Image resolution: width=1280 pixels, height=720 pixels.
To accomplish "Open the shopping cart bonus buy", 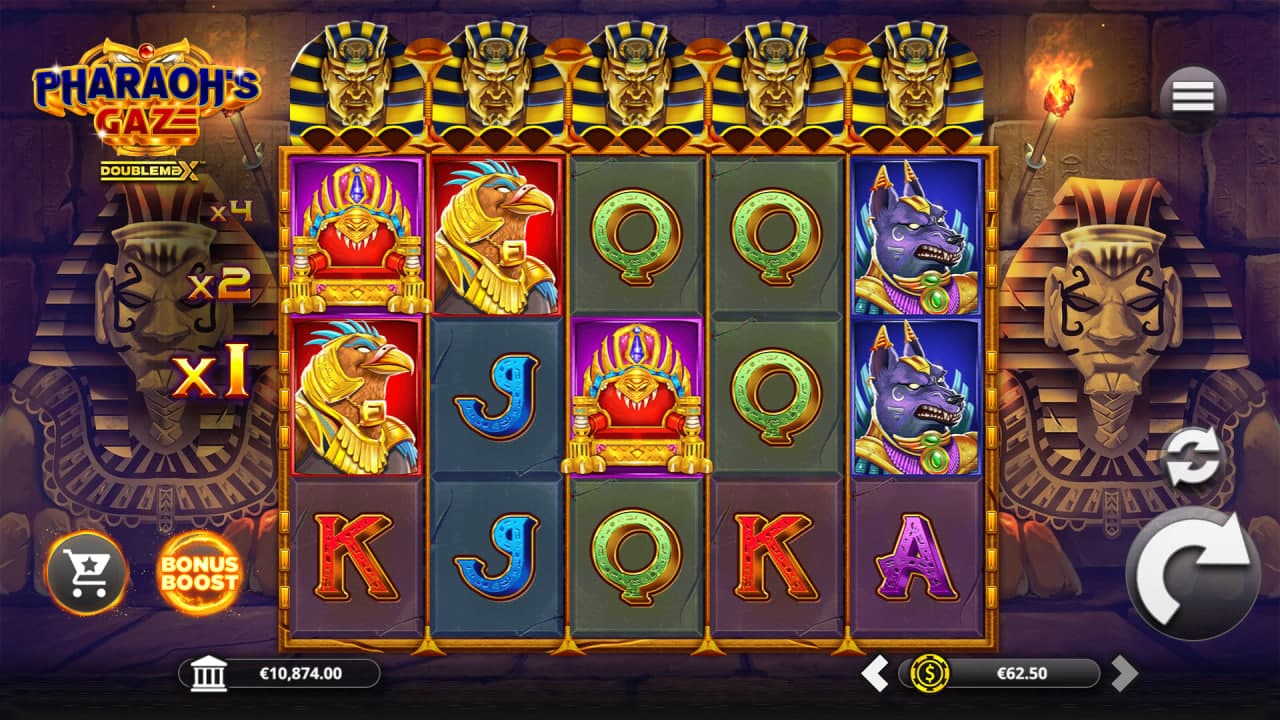I will click(87, 573).
